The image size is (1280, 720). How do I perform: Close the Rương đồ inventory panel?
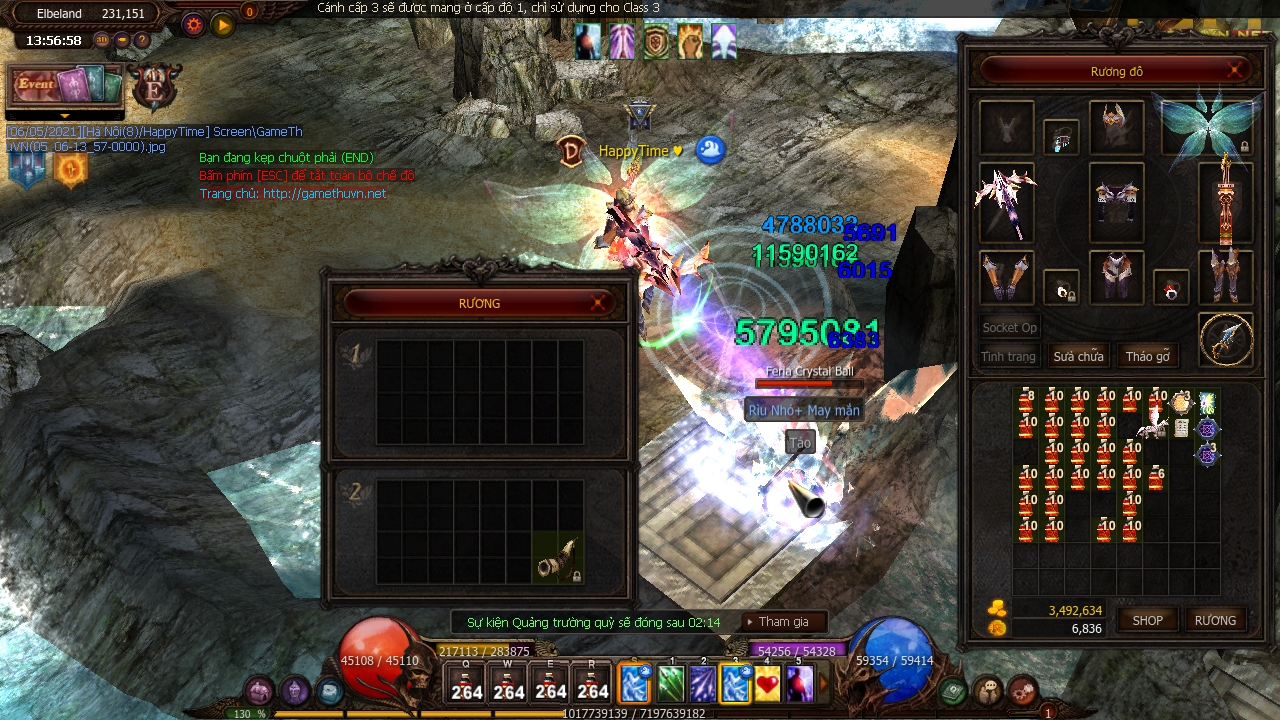pyautogui.click(x=1236, y=70)
